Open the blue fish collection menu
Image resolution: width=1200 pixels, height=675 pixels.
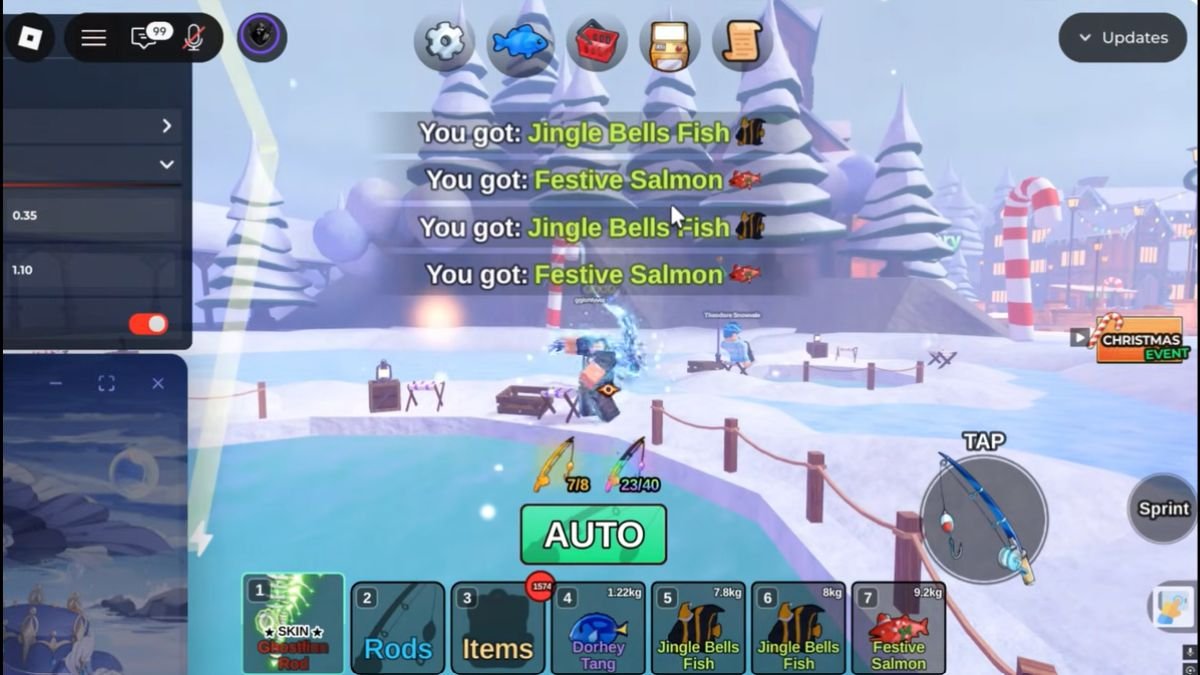(x=520, y=42)
